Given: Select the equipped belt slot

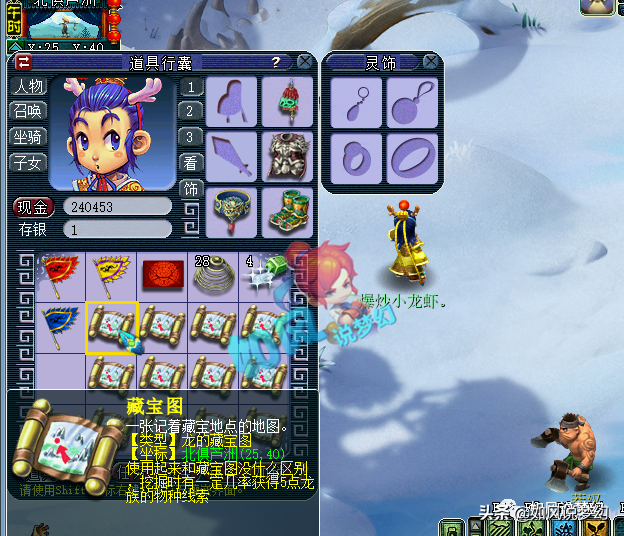Looking at the screenshot, I should 233,211.
